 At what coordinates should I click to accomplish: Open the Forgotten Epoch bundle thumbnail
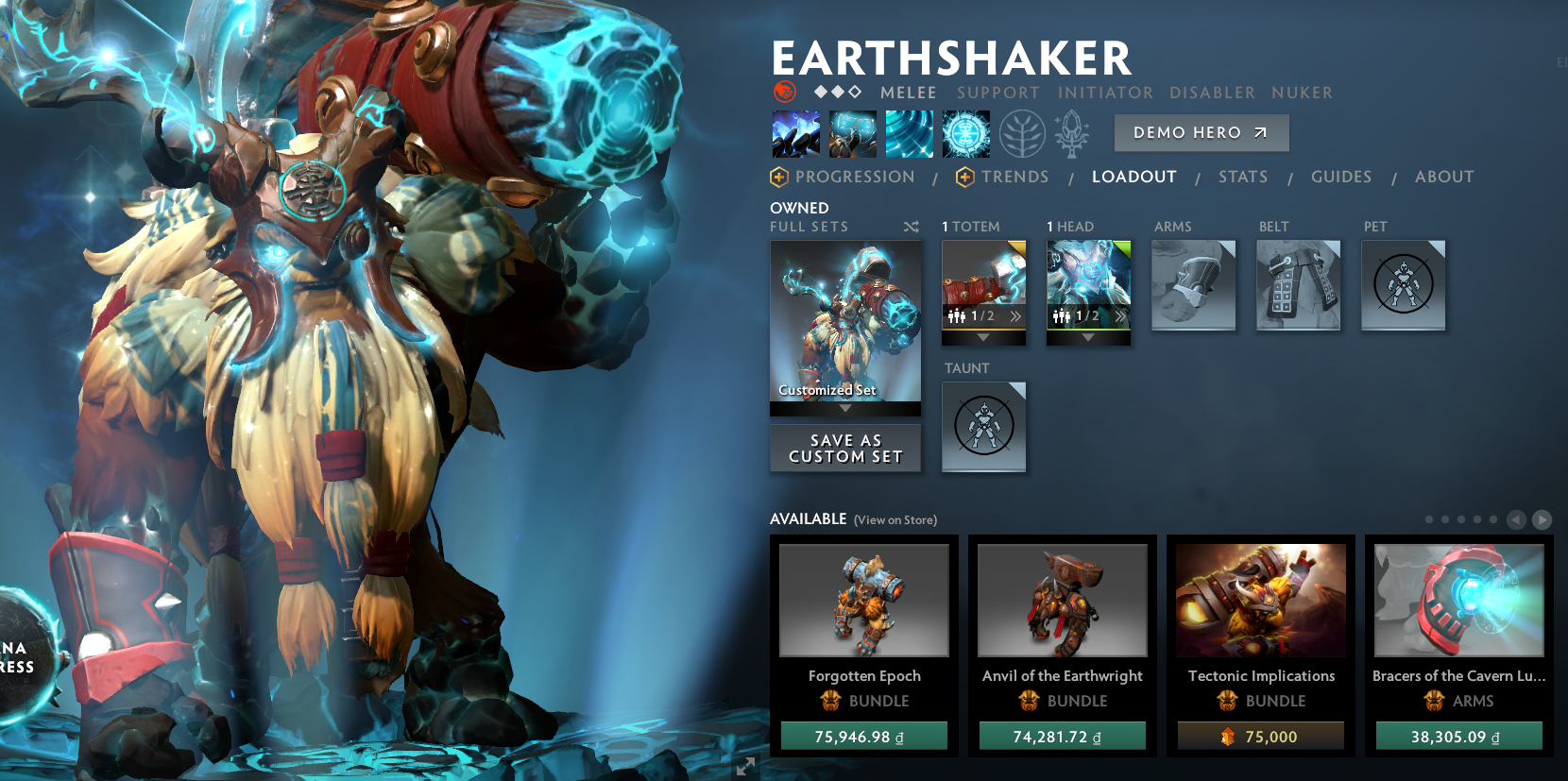pyautogui.click(x=863, y=600)
